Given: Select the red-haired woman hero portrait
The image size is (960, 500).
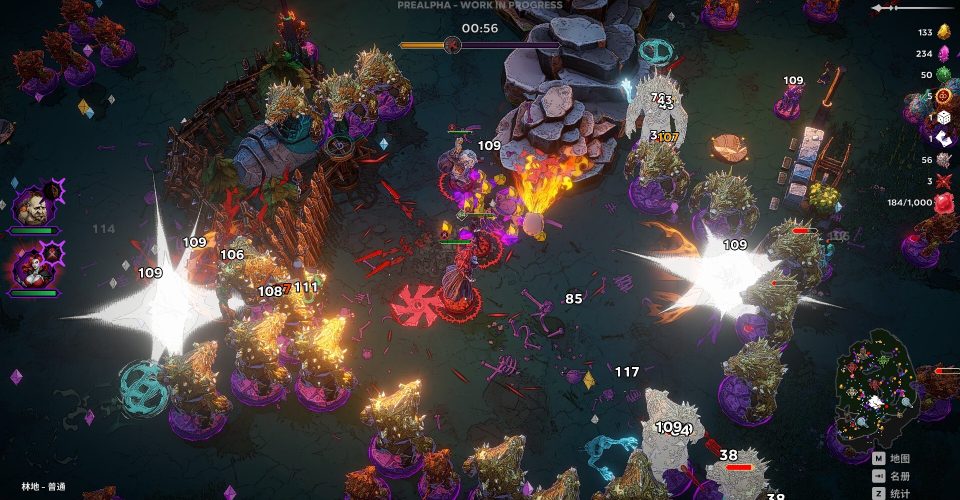Looking at the screenshot, I should (x=31, y=269).
